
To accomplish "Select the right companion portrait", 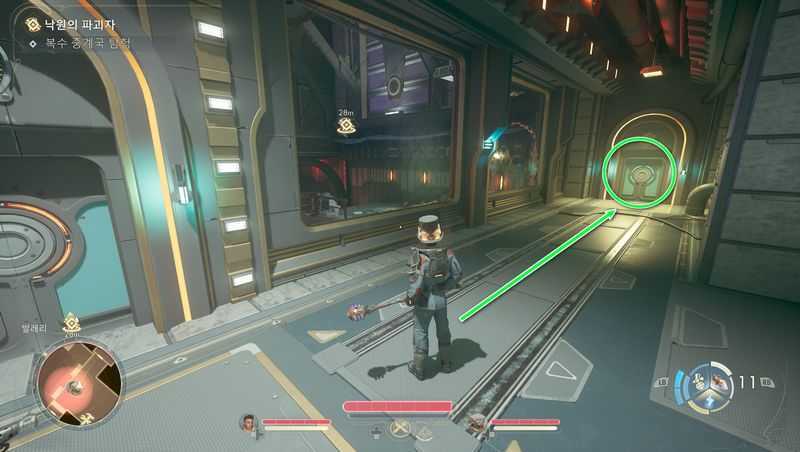I will point(478,422).
